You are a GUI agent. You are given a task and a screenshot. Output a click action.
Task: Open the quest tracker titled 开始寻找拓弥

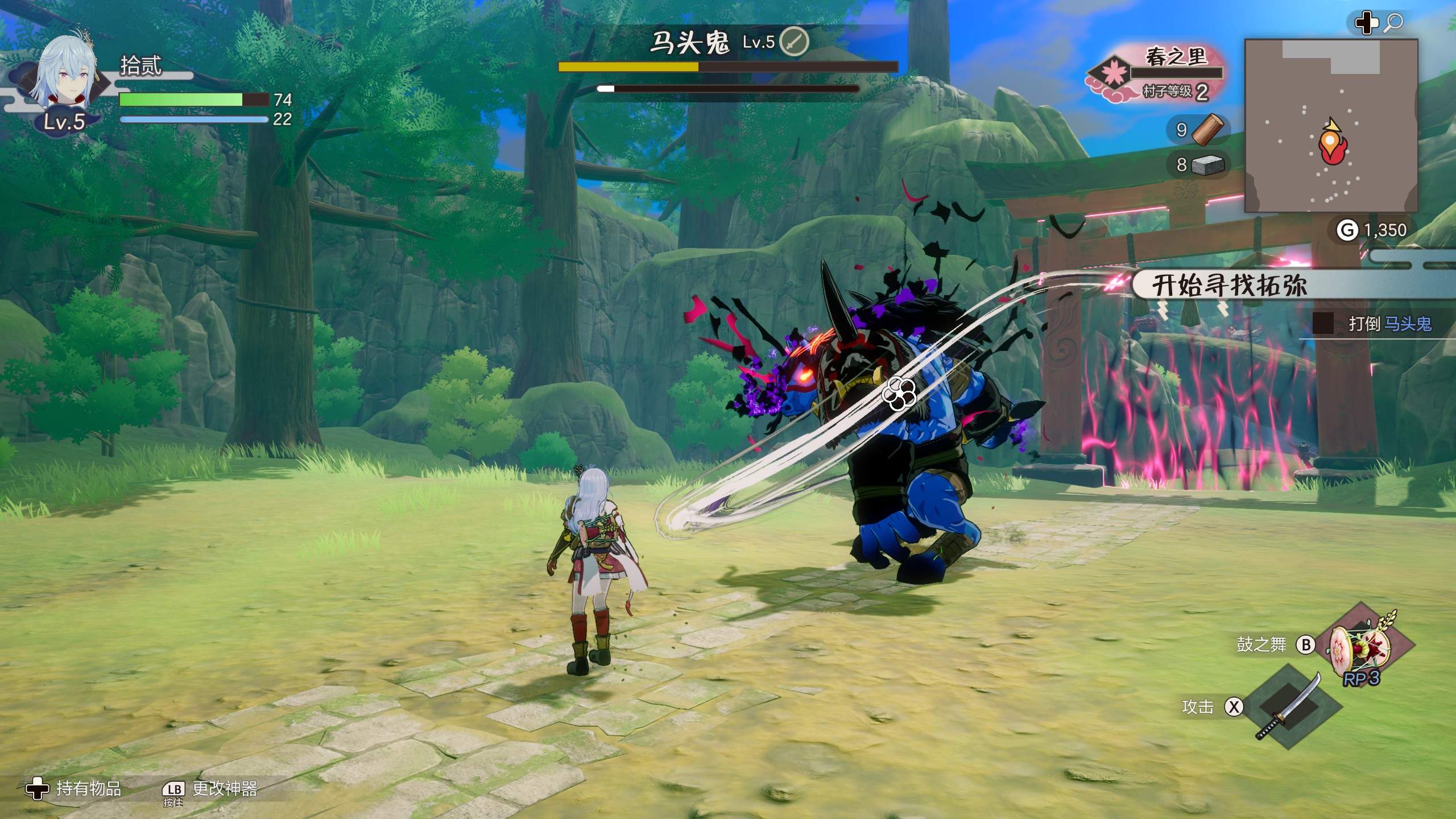click(x=1230, y=284)
